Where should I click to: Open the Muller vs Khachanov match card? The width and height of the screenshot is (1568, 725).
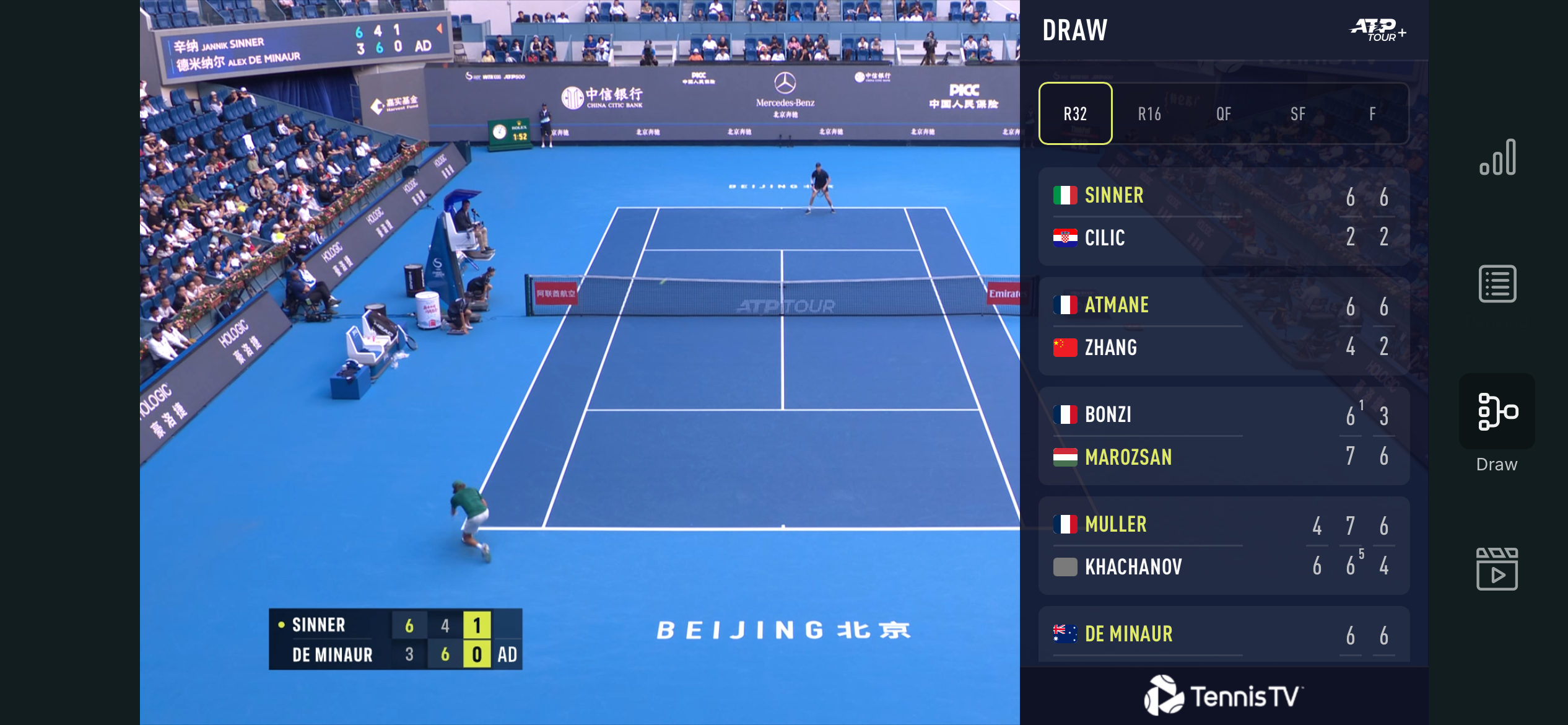click(x=1224, y=545)
